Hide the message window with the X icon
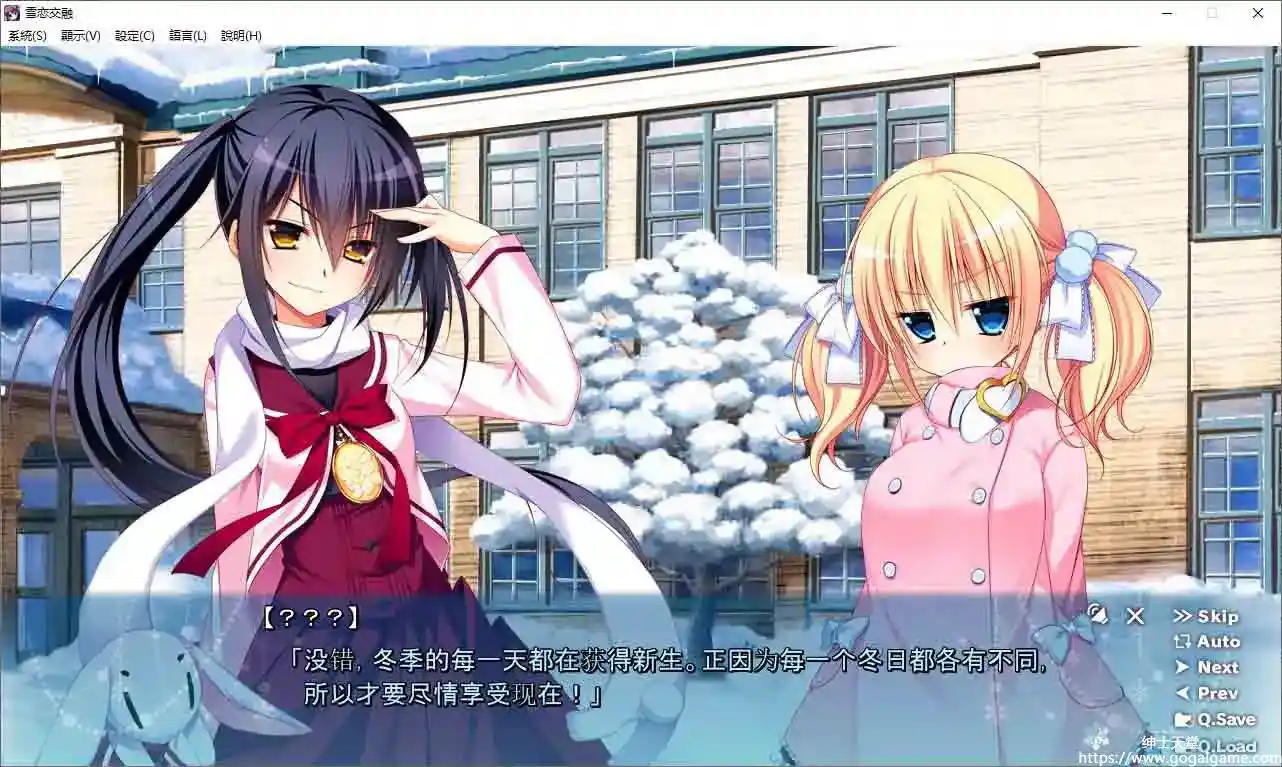This screenshot has width=1282, height=767. [x=1135, y=617]
